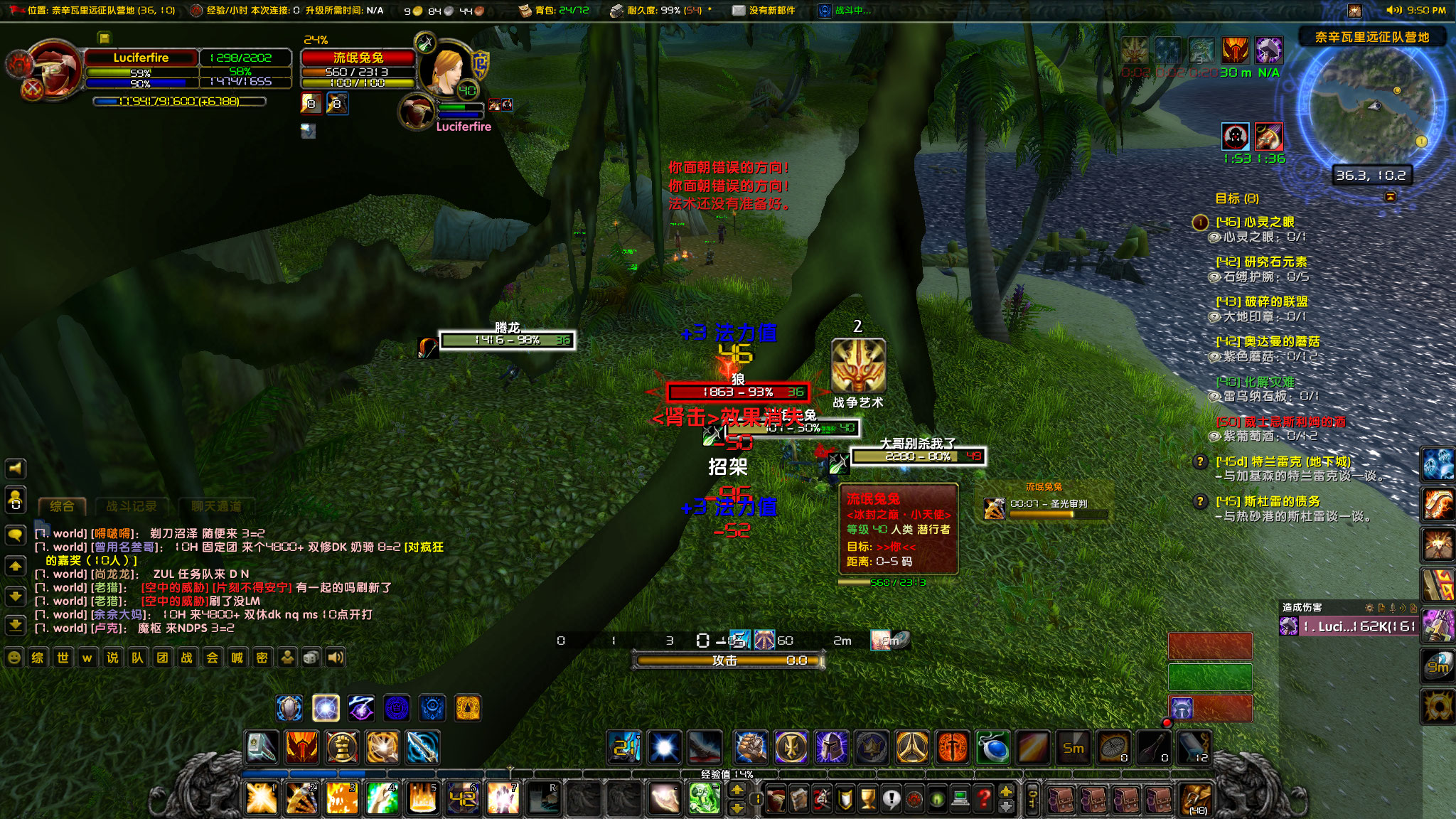Click the red question mark help icon
This screenshot has height=819, width=1456.
click(x=985, y=798)
